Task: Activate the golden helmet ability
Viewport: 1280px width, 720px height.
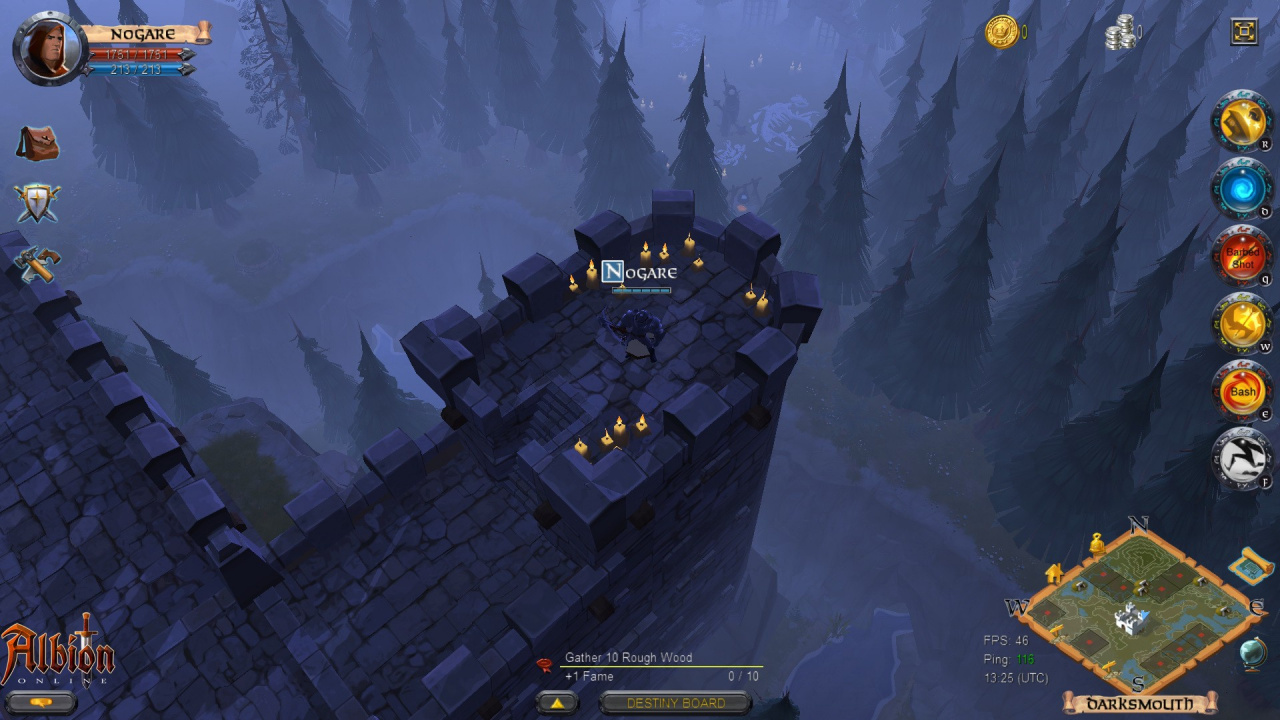Action: (x=1242, y=122)
